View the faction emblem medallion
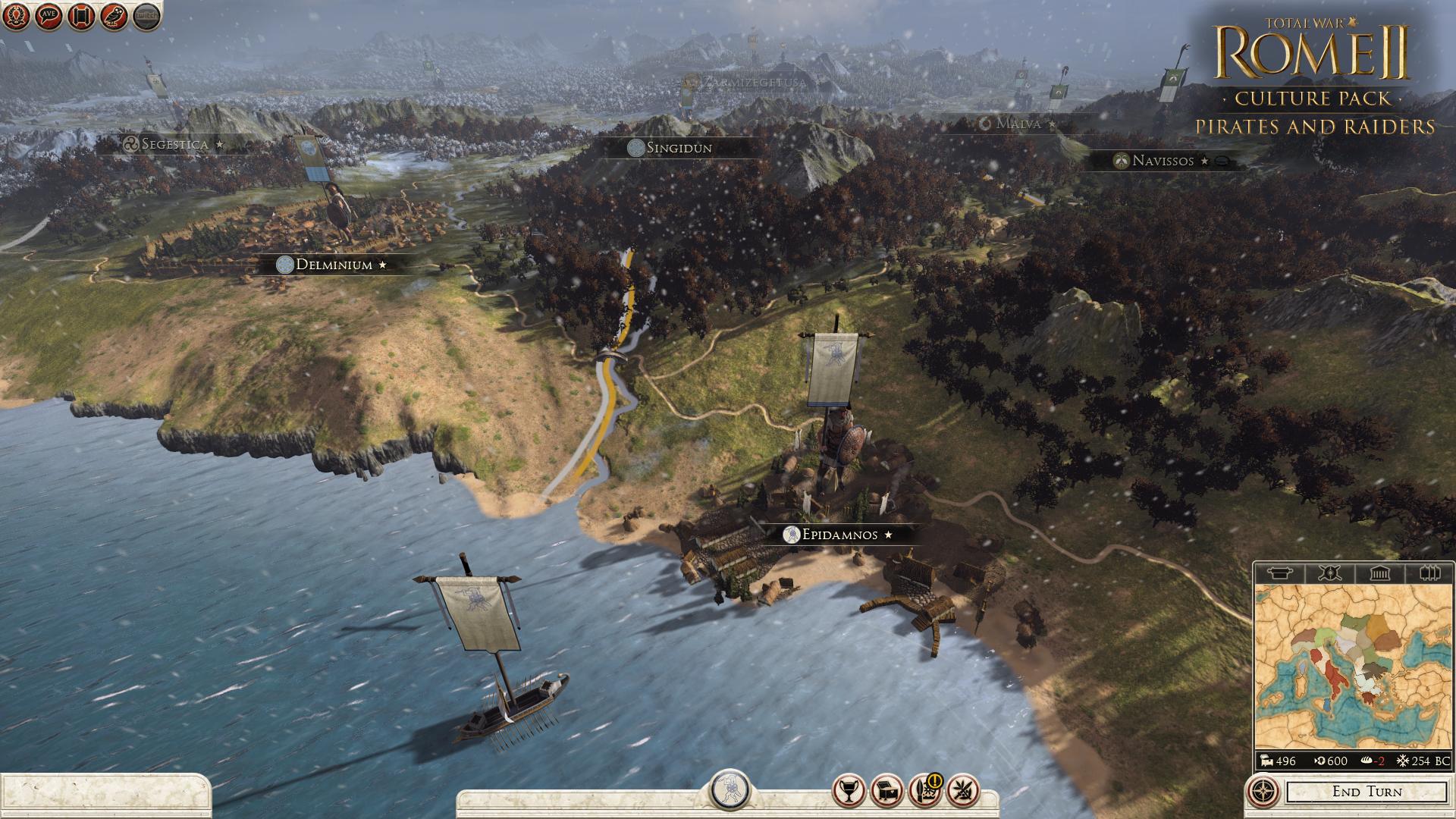Screen dimensions: 1456x819 tap(731, 790)
